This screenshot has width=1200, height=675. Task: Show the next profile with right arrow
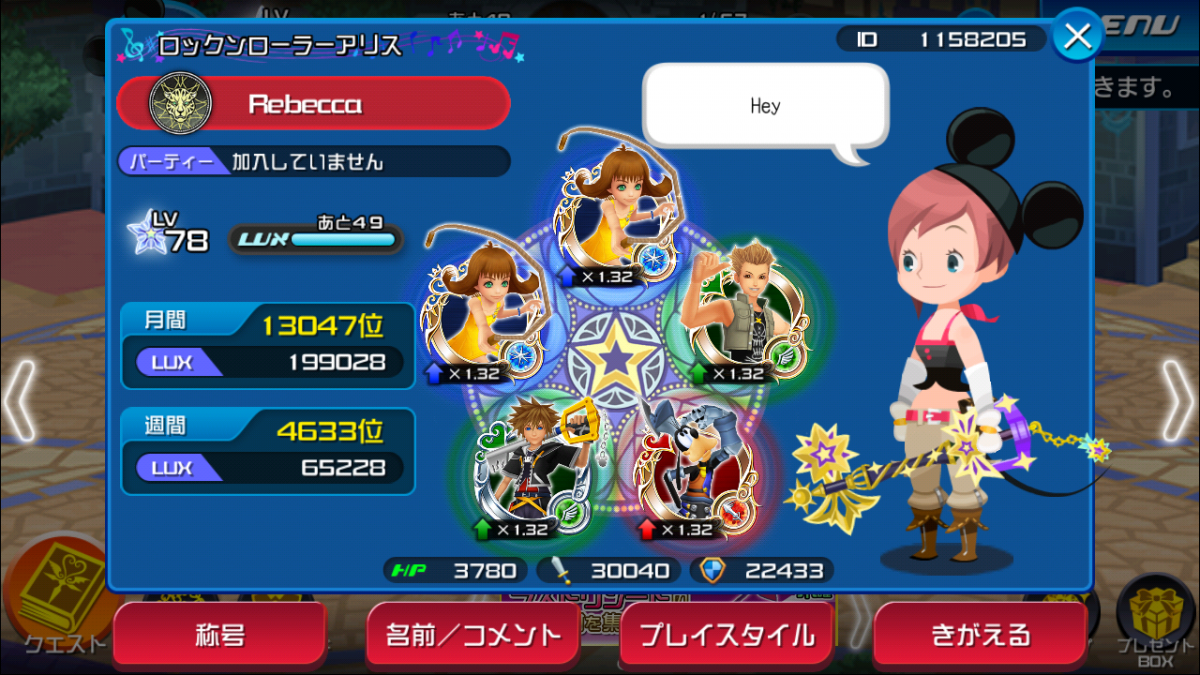click(x=1176, y=402)
